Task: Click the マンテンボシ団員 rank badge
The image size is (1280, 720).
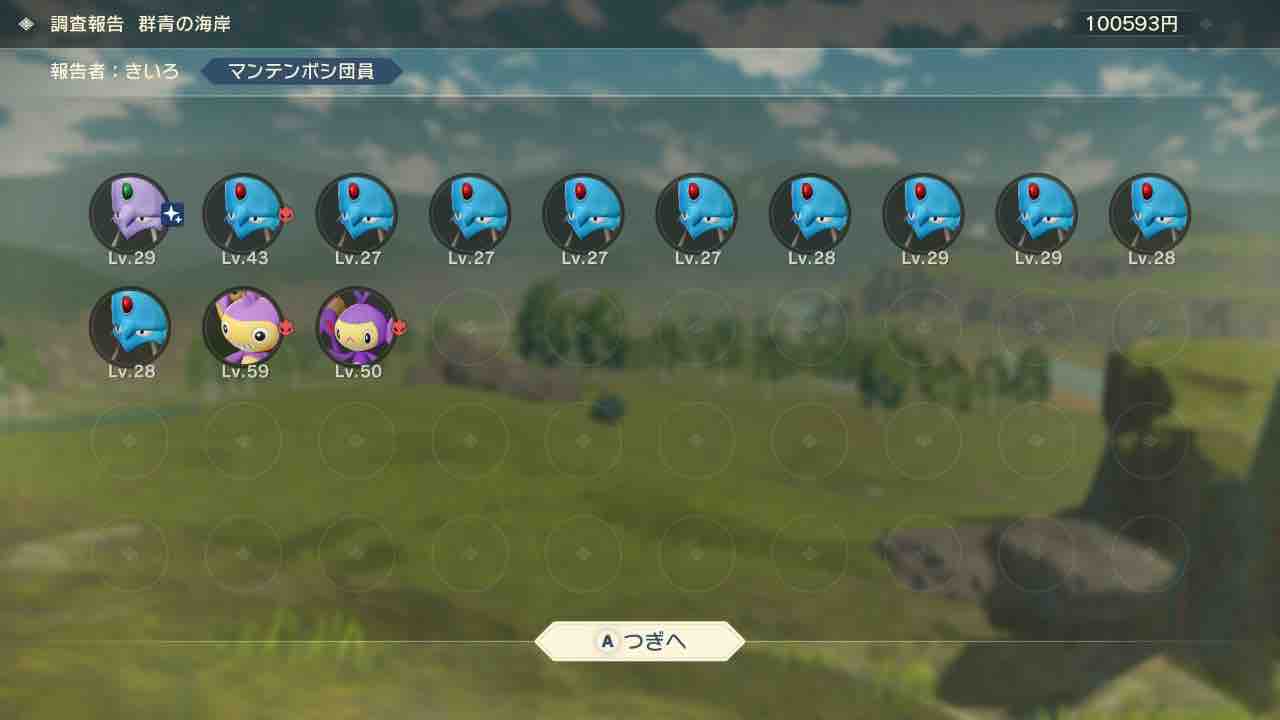Action: click(x=300, y=72)
